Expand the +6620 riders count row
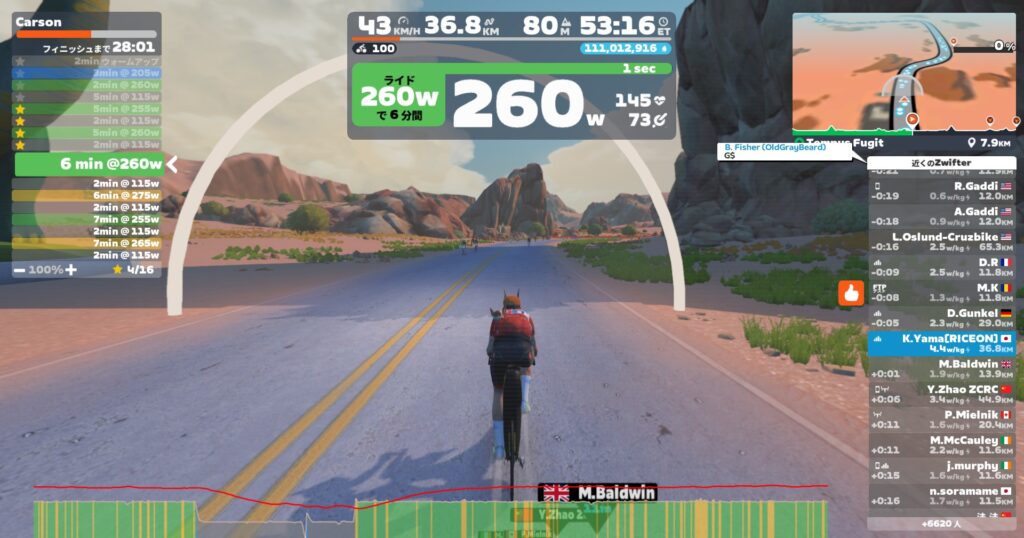The image size is (1024, 538). 941,523
